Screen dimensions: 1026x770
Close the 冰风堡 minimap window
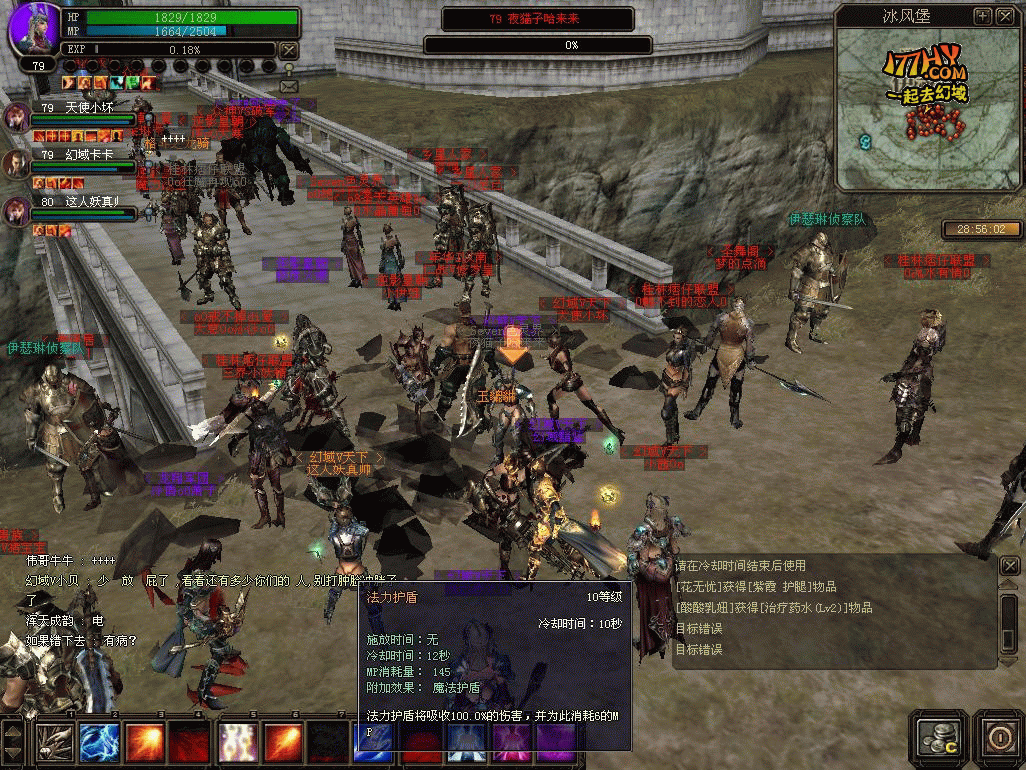pos(1004,16)
